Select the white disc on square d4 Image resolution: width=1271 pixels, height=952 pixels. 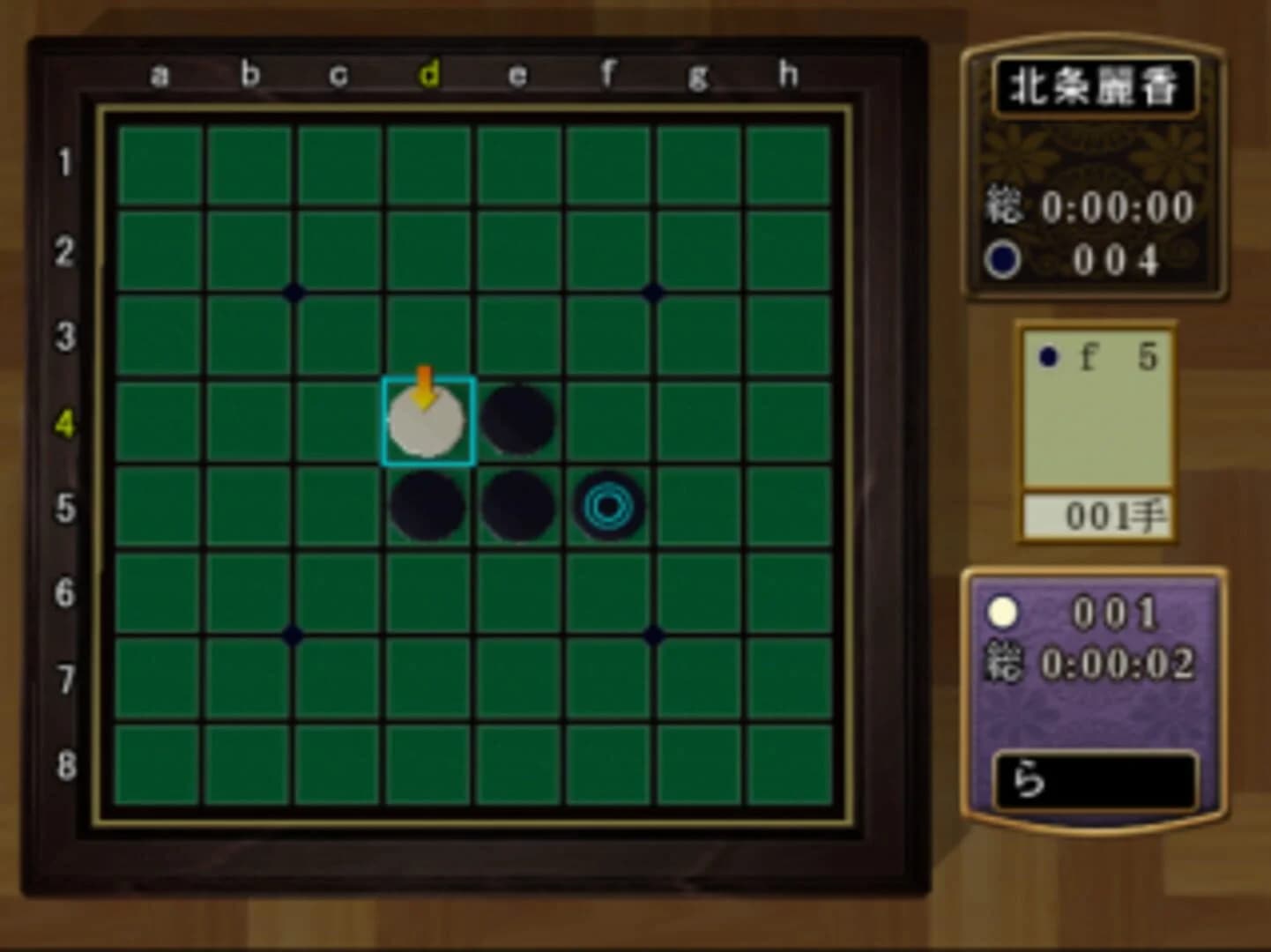coord(429,423)
